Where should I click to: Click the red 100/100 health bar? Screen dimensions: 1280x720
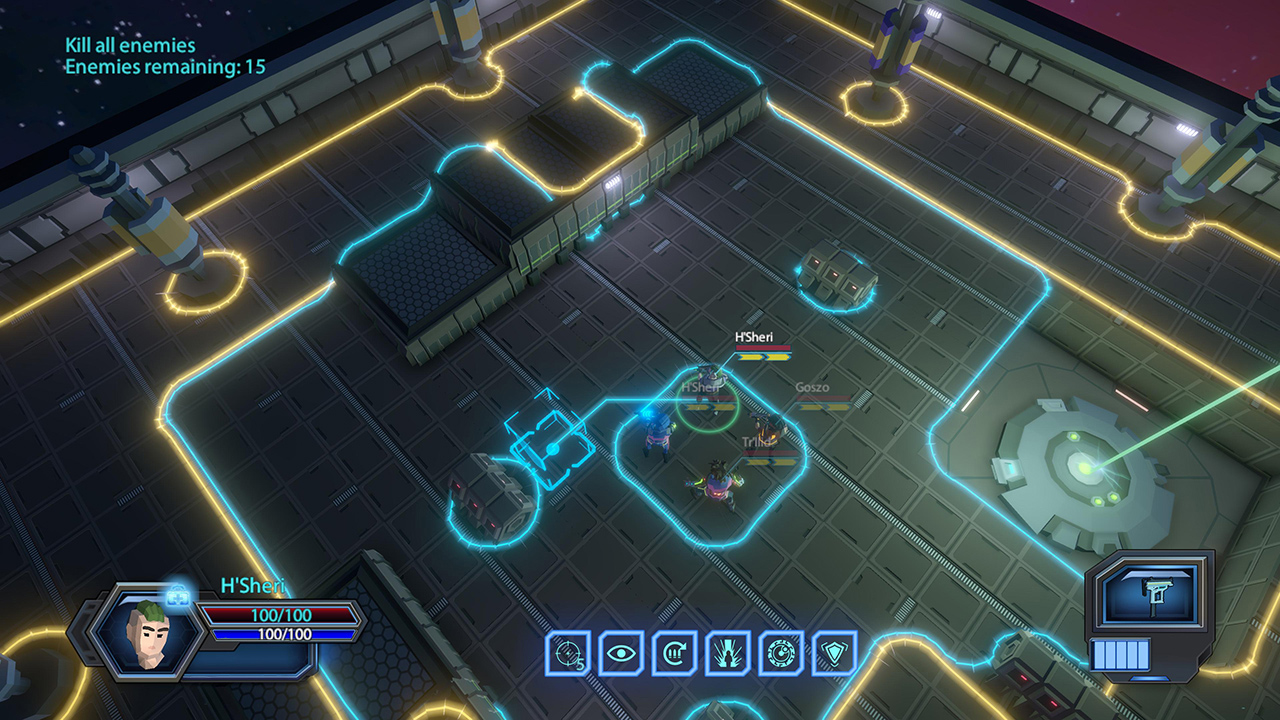point(272,614)
